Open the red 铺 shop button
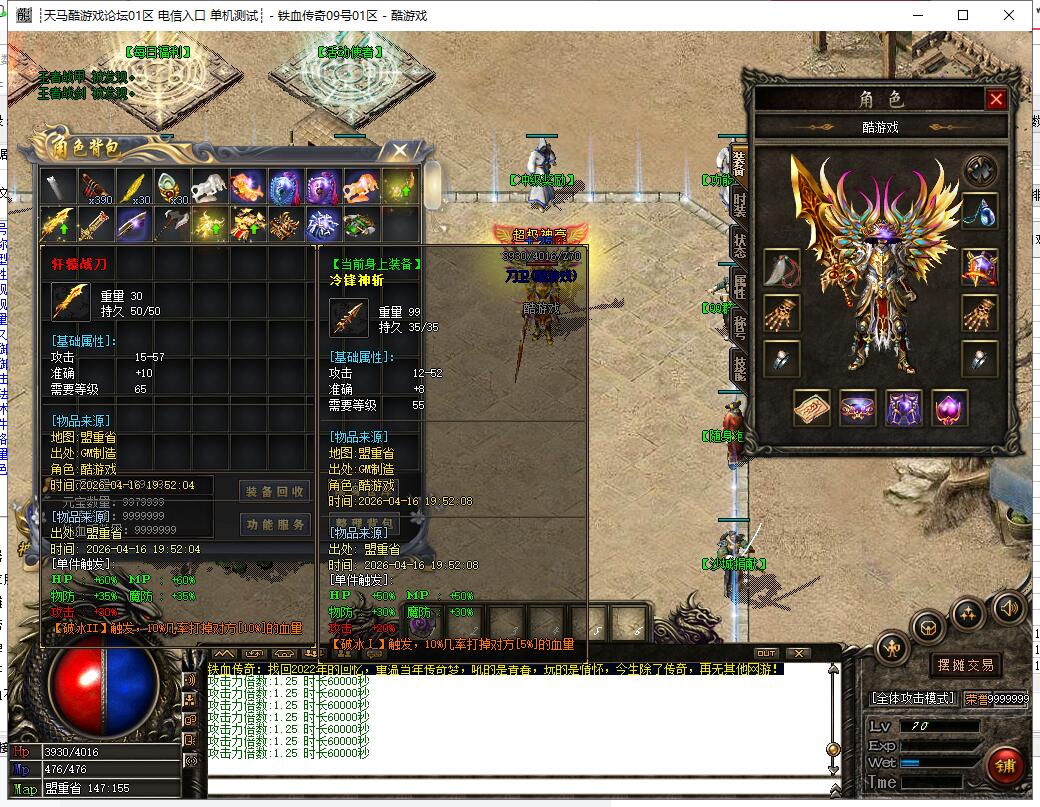 pyautogui.click(x=1004, y=766)
